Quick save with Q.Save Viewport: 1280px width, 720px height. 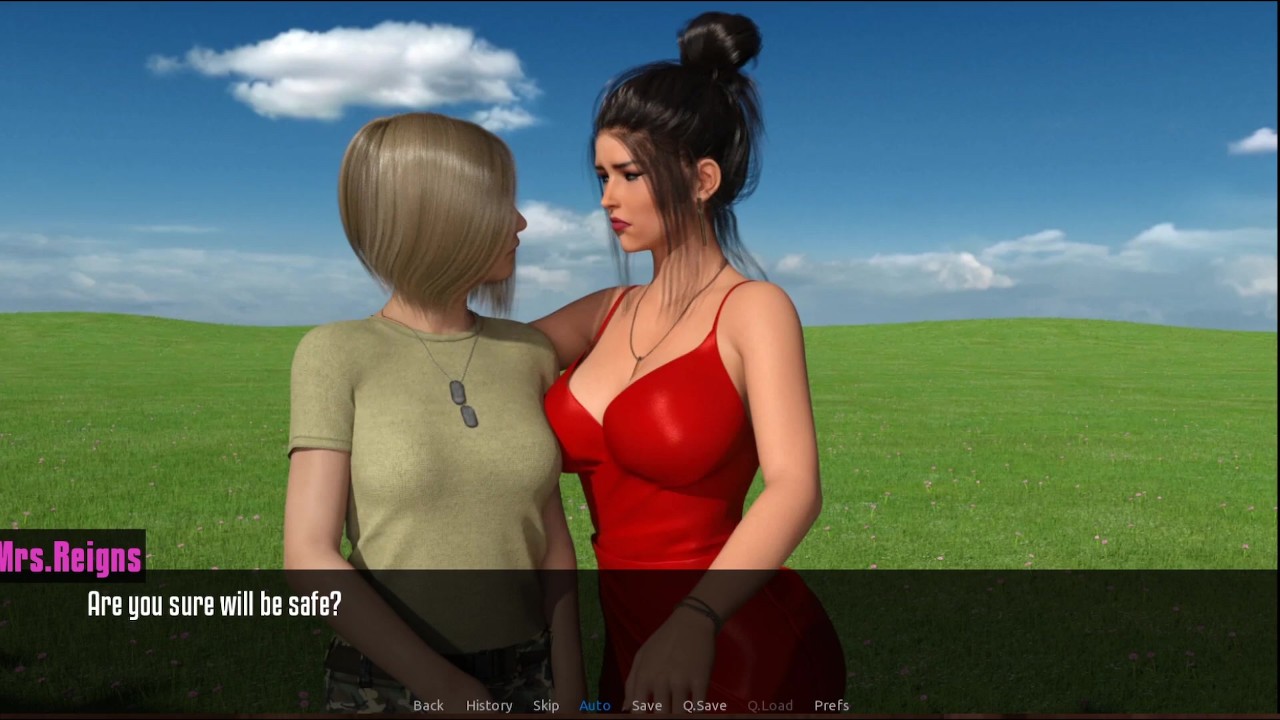point(705,705)
